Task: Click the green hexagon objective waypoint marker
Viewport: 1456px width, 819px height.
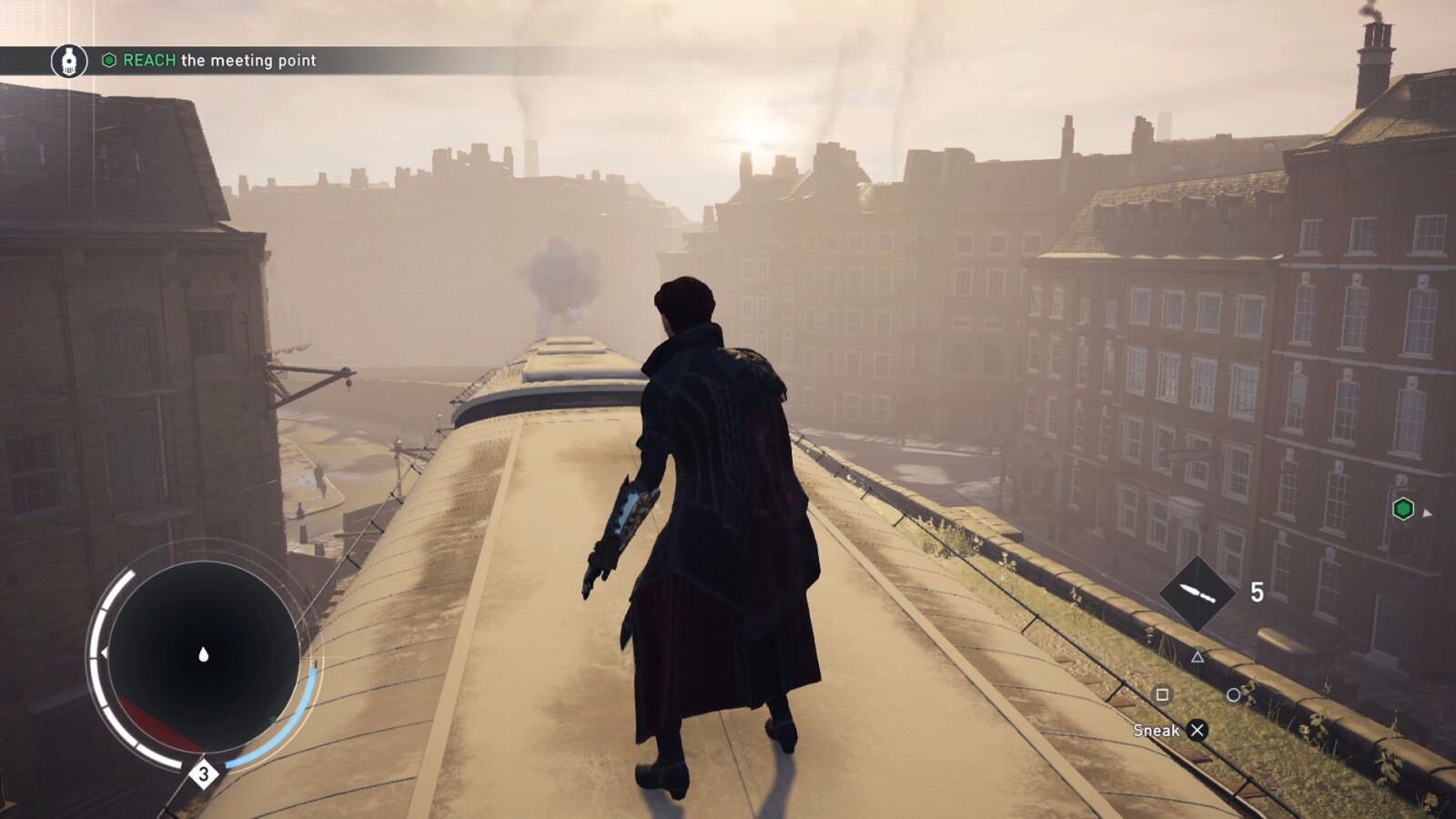Action: [x=1403, y=509]
